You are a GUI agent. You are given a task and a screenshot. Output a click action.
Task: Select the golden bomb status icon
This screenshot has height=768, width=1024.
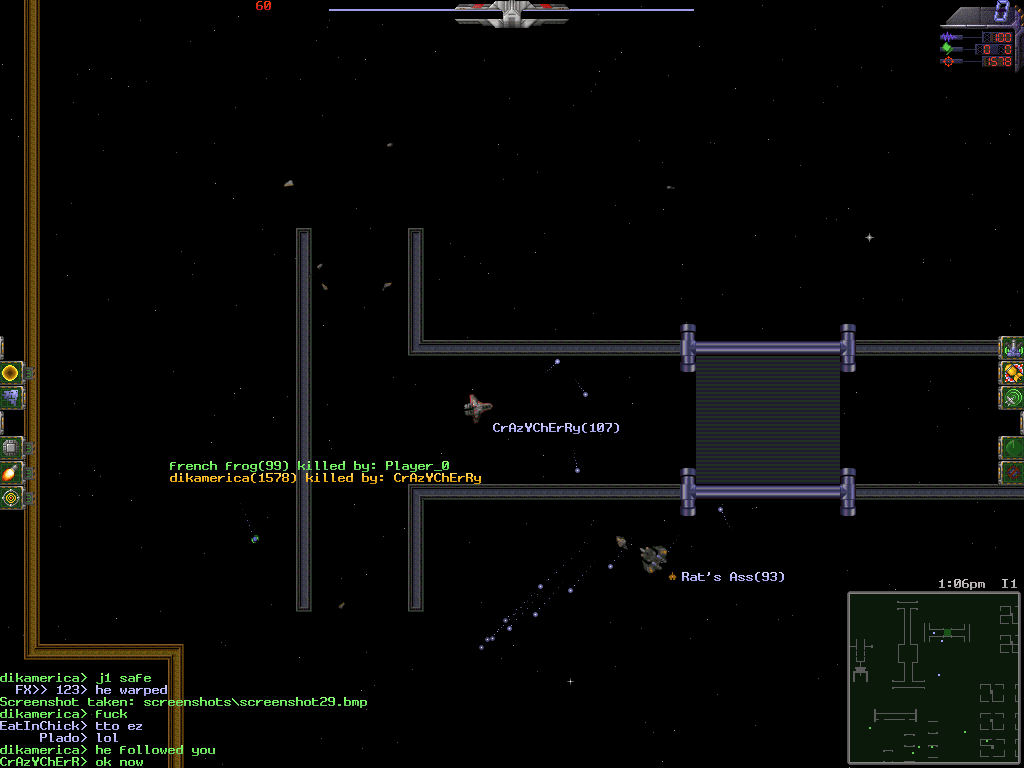click(x=1013, y=373)
